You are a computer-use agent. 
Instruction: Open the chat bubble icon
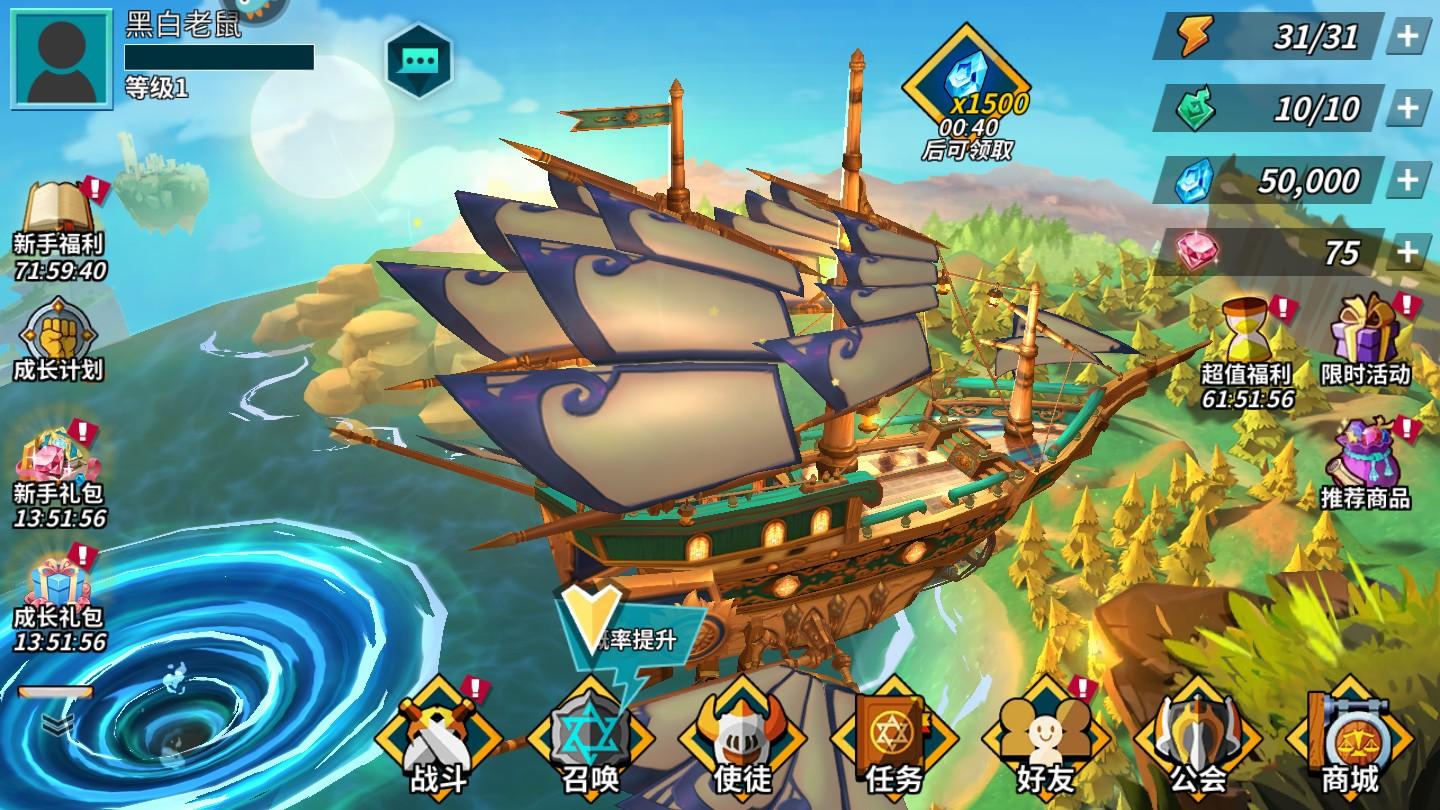tap(419, 61)
